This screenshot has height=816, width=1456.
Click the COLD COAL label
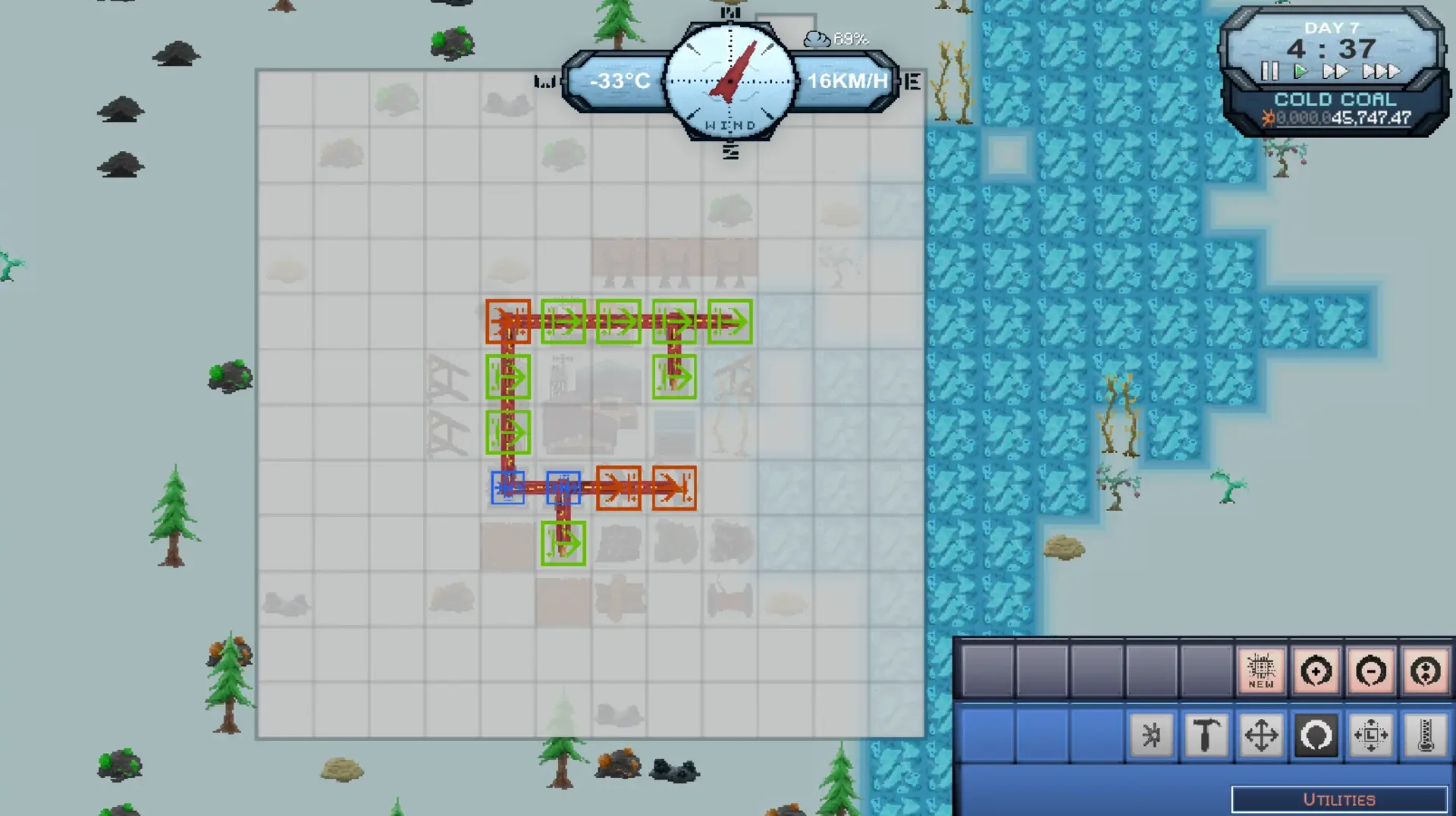1335,99
